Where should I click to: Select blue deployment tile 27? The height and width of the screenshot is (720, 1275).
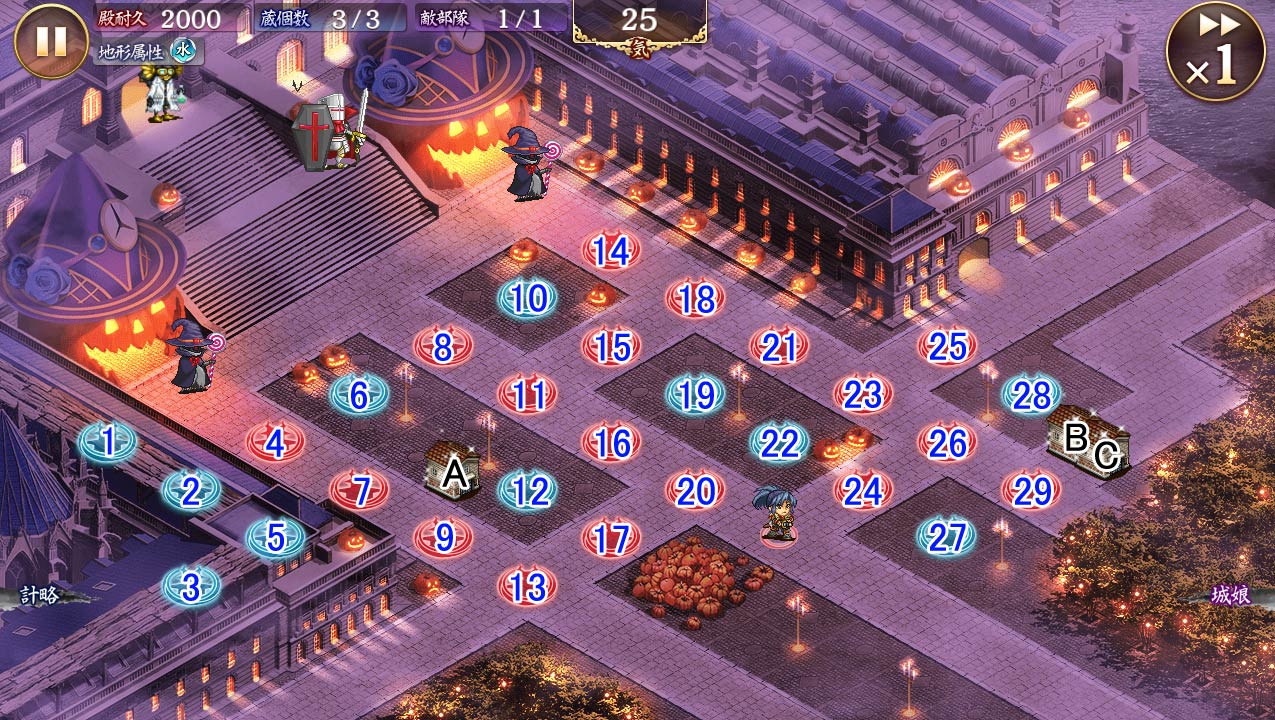coord(946,537)
